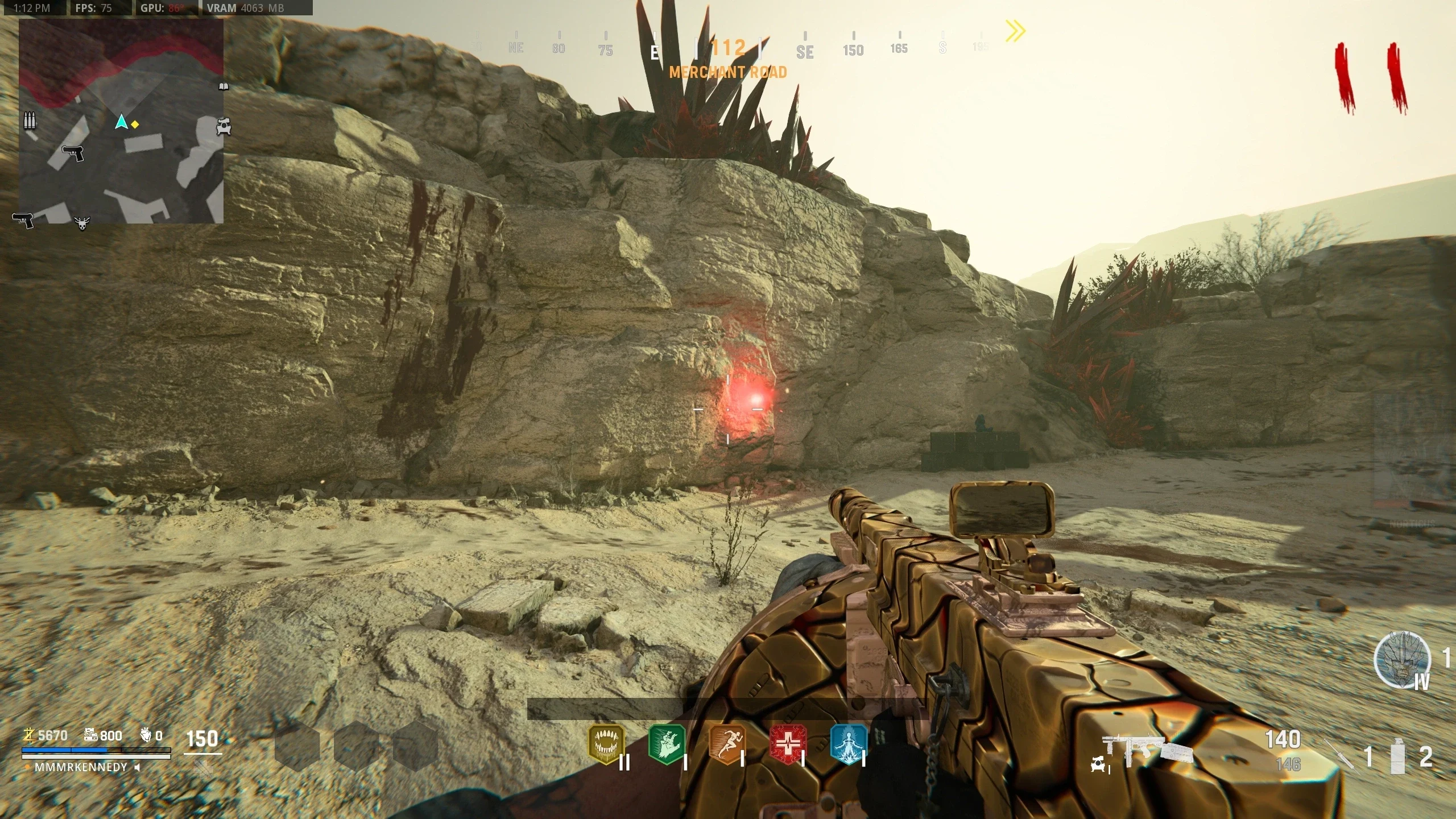Screen dimensions: 1456x819
Task: Select the three-bullets ammo marker on minimap
Action: [x=30, y=121]
